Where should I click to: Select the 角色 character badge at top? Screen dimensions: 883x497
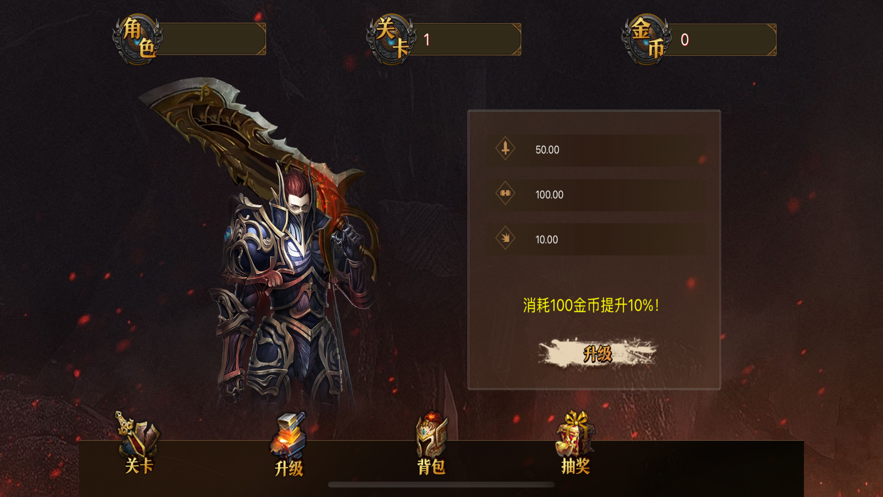coord(138,38)
